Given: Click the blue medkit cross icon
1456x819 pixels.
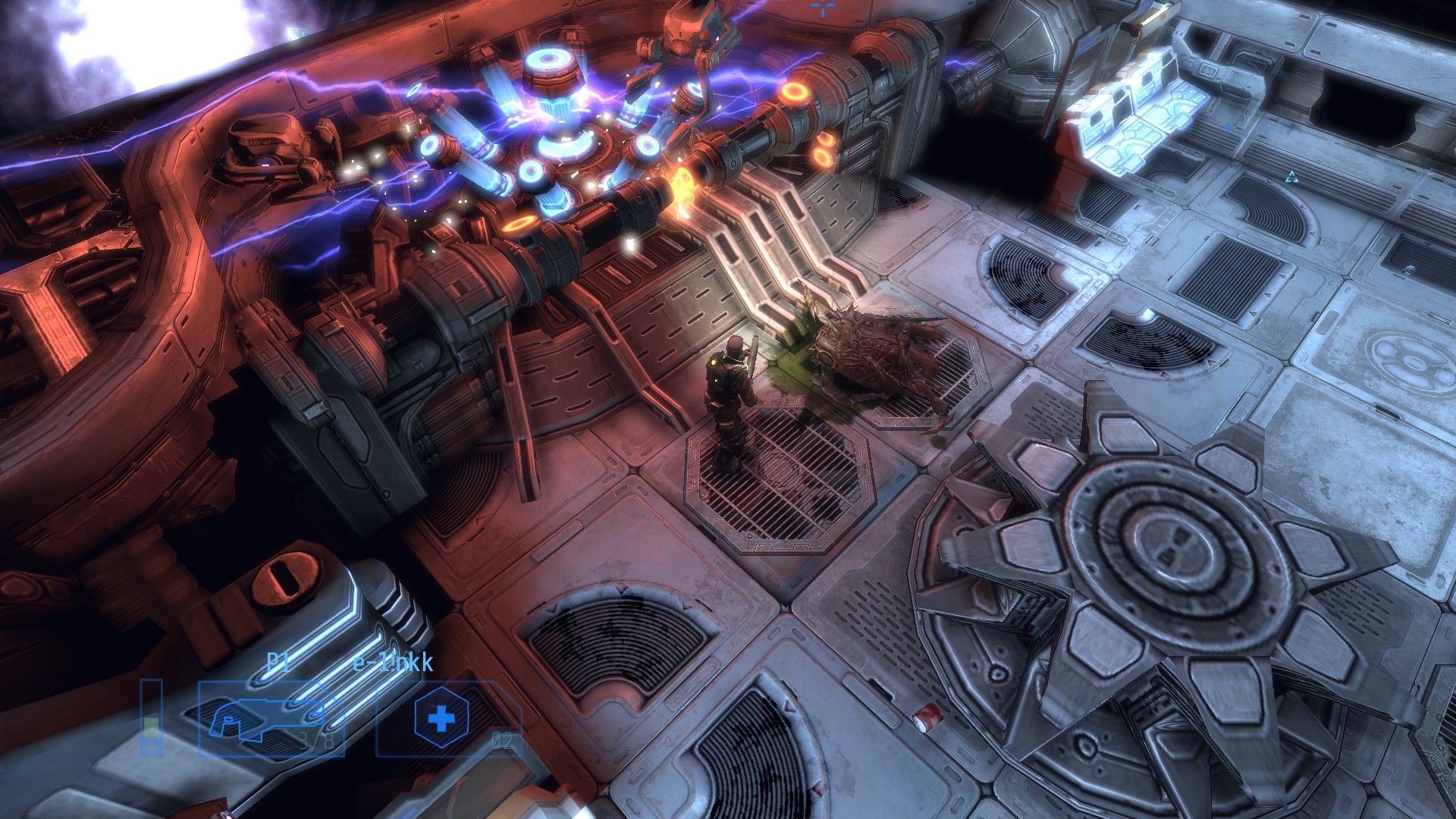Looking at the screenshot, I should click(440, 717).
